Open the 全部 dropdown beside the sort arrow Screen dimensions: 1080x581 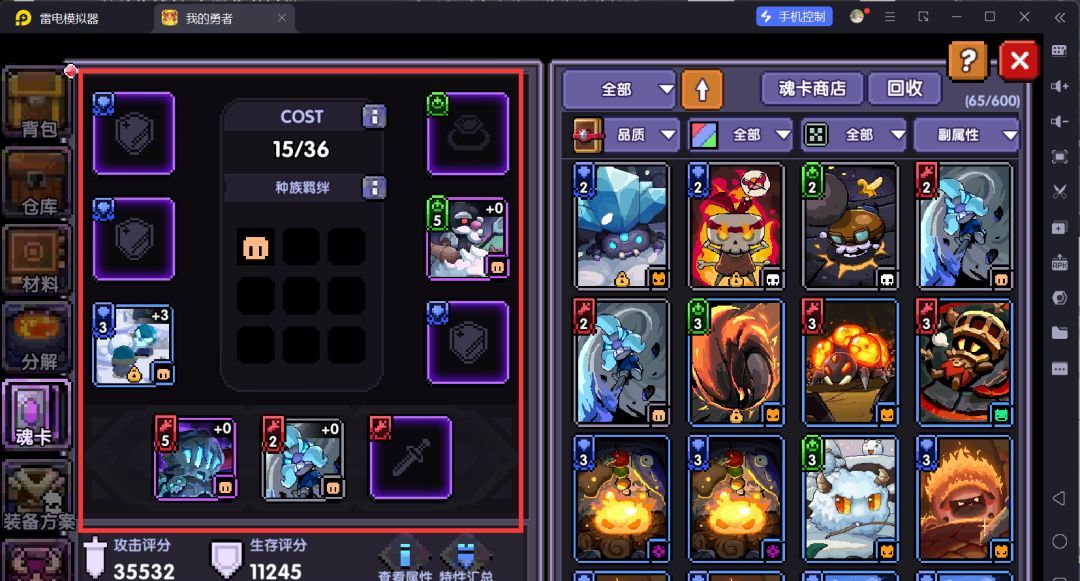pos(620,90)
